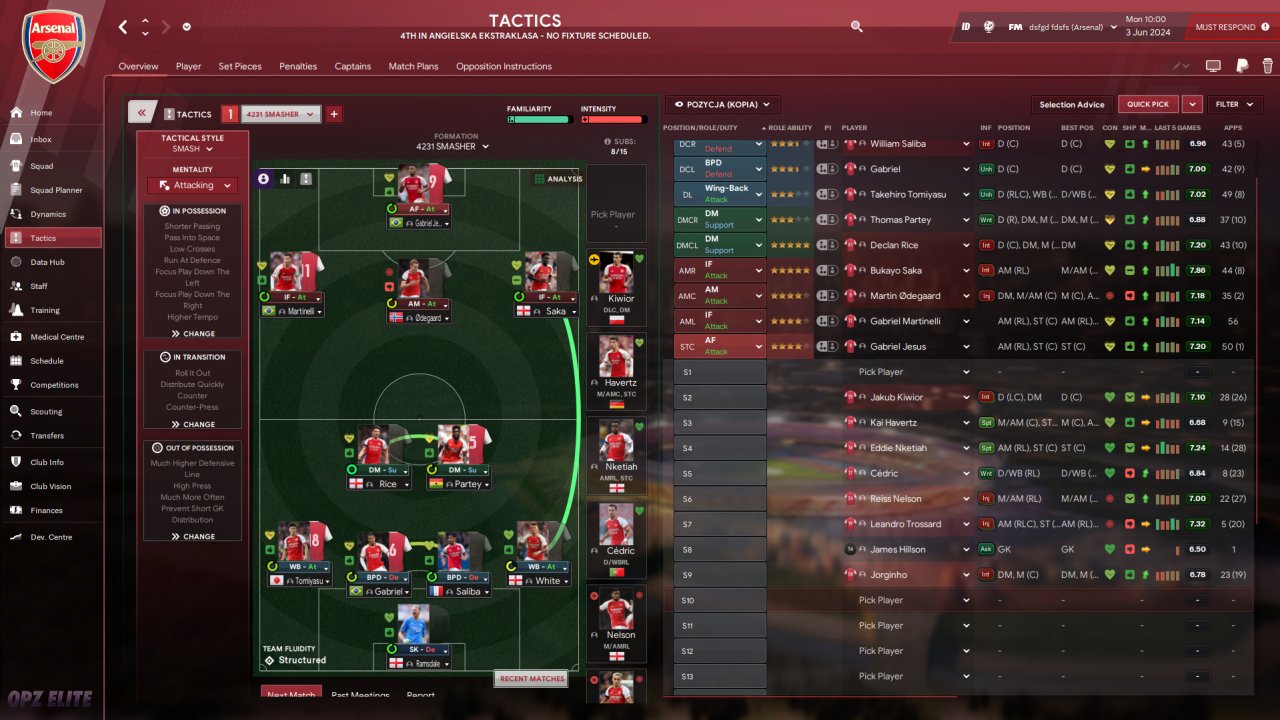The width and height of the screenshot is (1280, 720).
Task: Open the Medical Centre page
Action: pyautogui.click(x=57, y=337)
